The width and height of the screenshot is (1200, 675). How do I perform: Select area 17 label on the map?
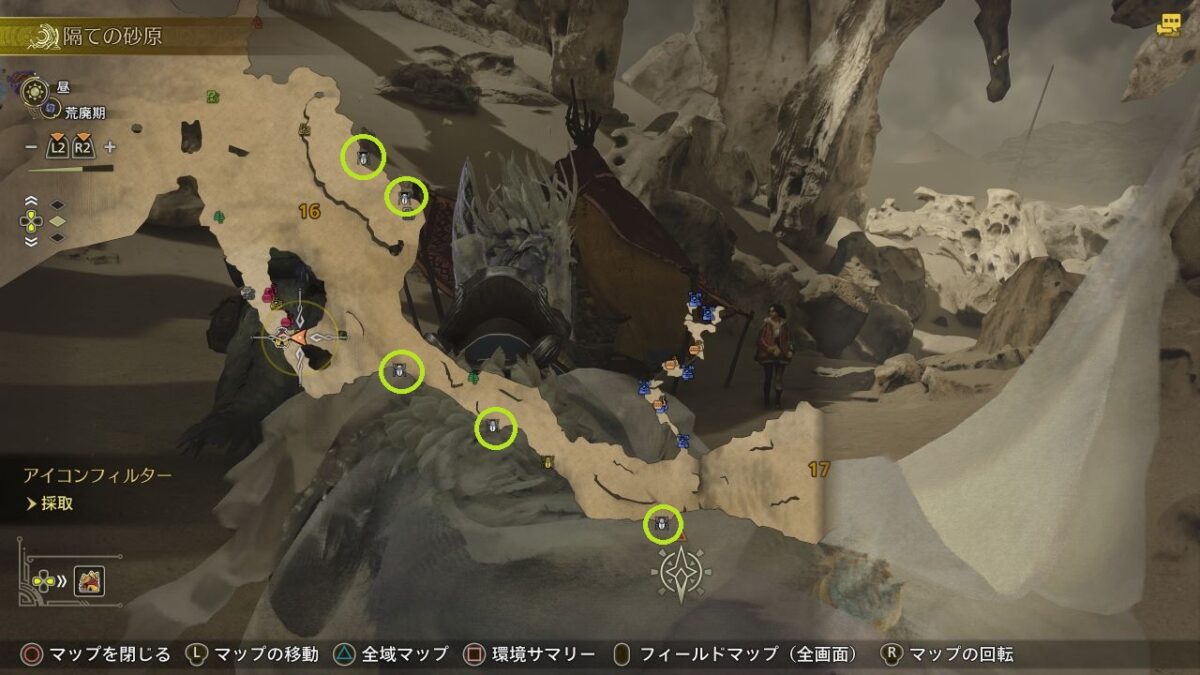[819, 469]
